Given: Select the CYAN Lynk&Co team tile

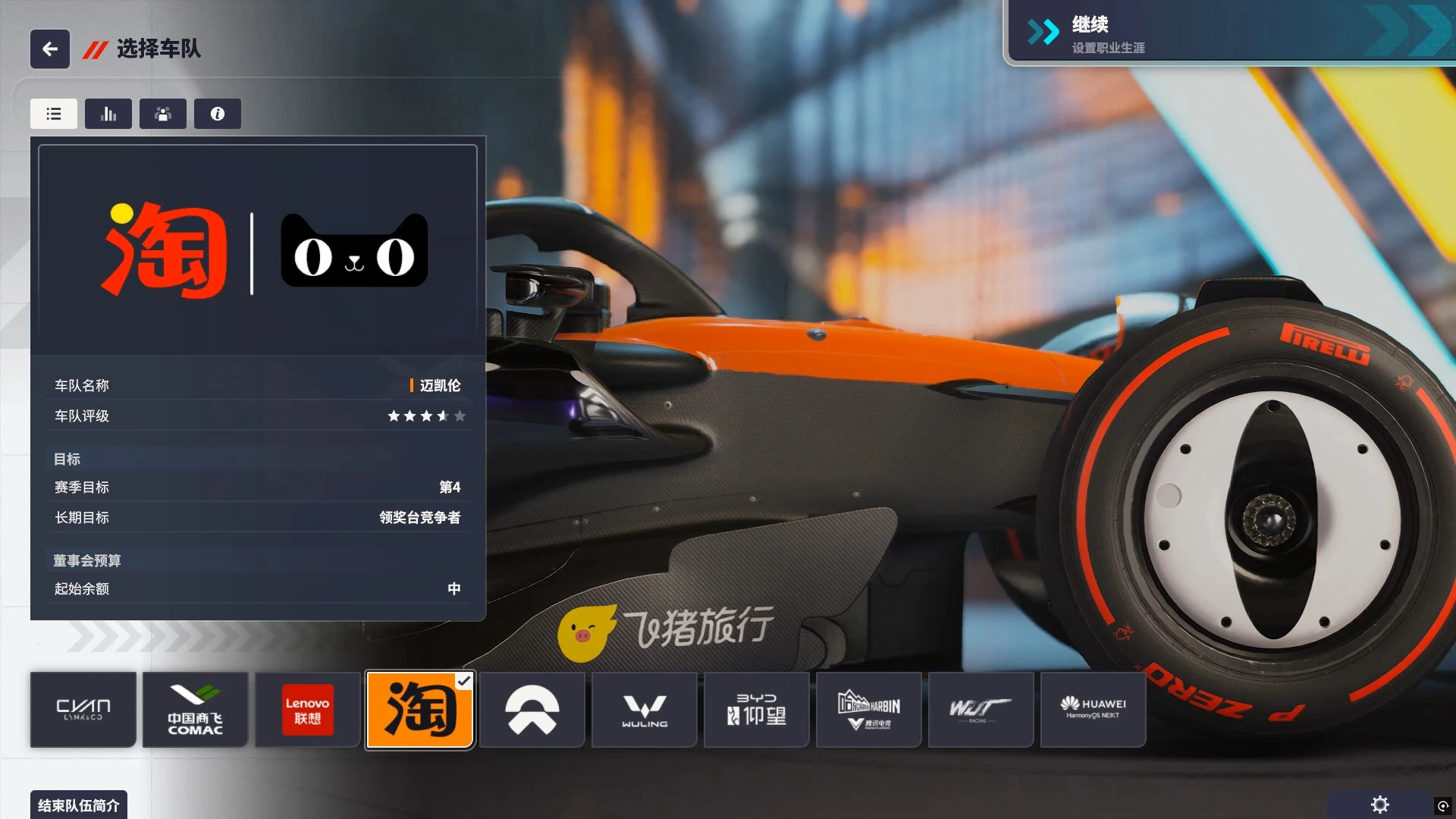Looking at the screenshot, I should [x=83, y=710].
